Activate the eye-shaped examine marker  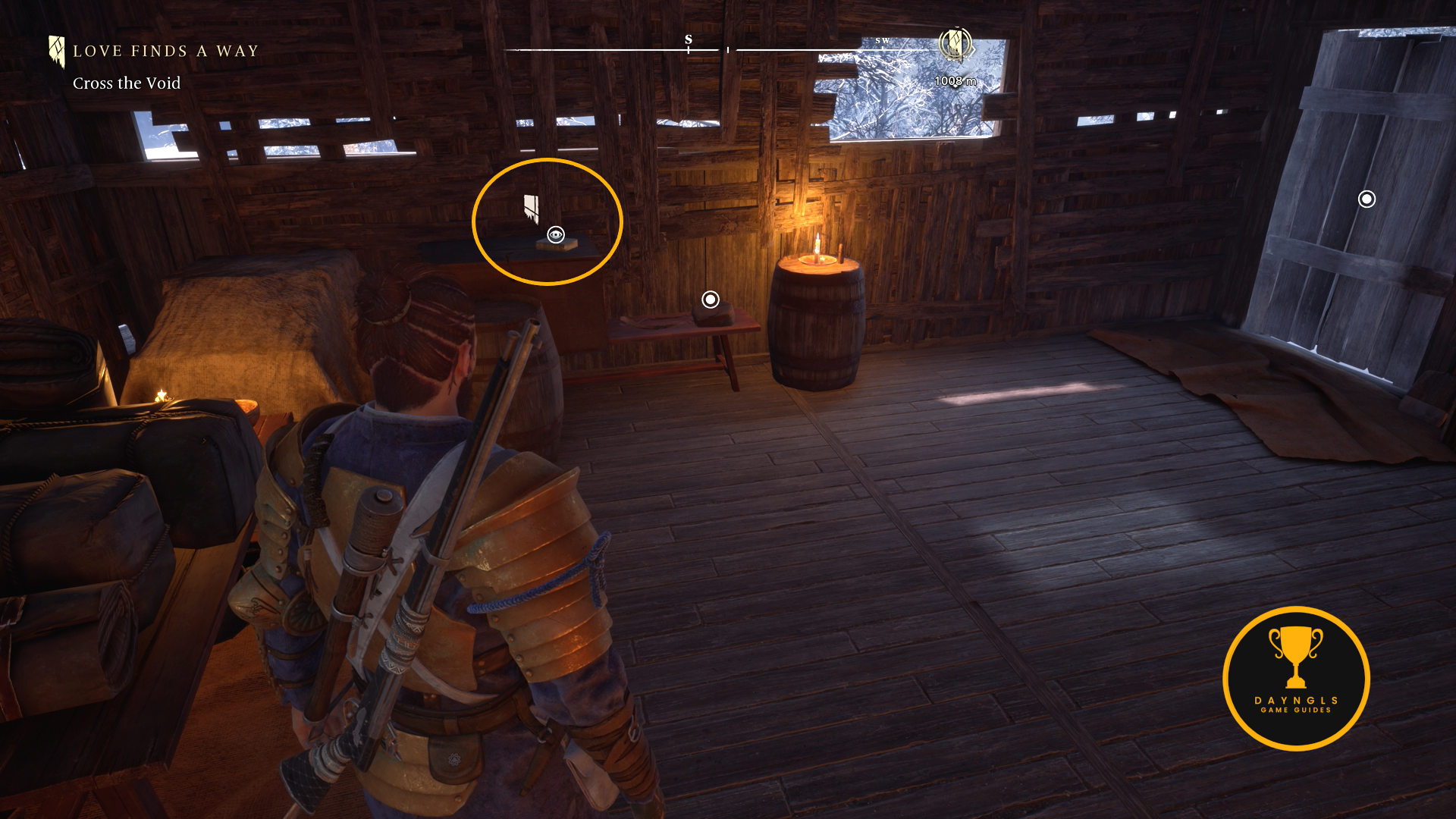(556, 235)
